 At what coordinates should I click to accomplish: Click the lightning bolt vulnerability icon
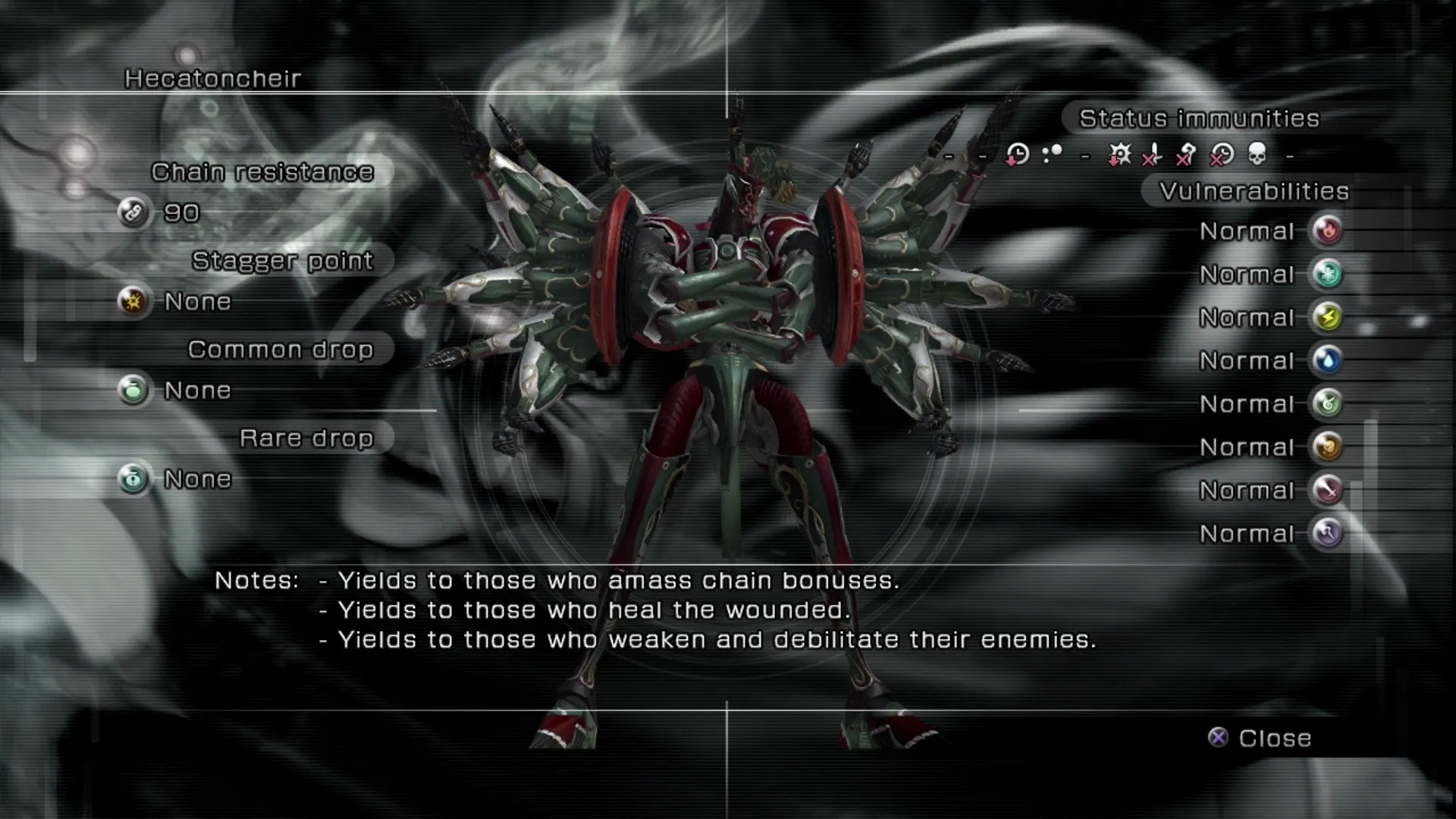pos(1328,317)
